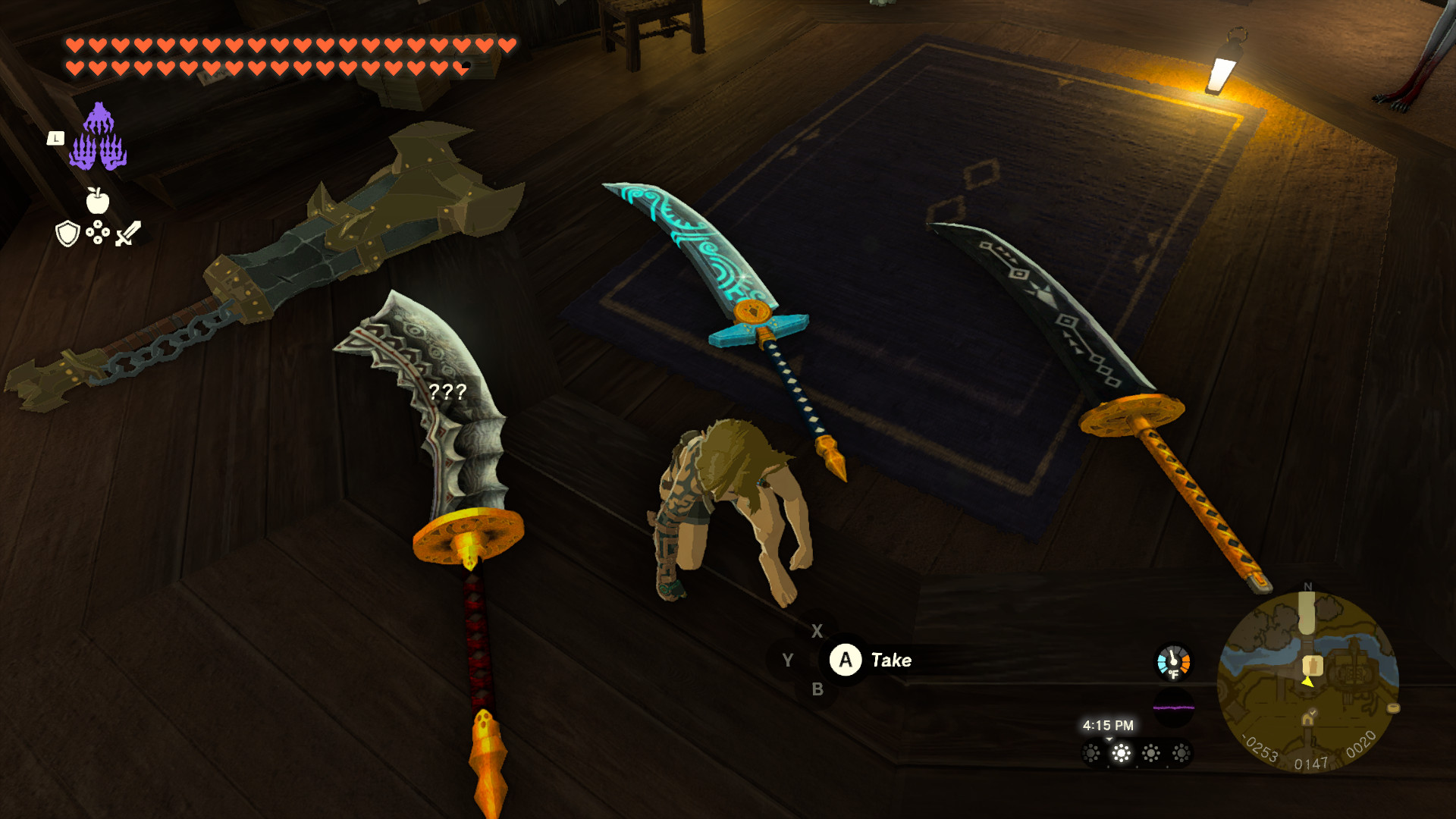Click the °F temperature gauge
Screen dimensions: 1456x819
1174,661
